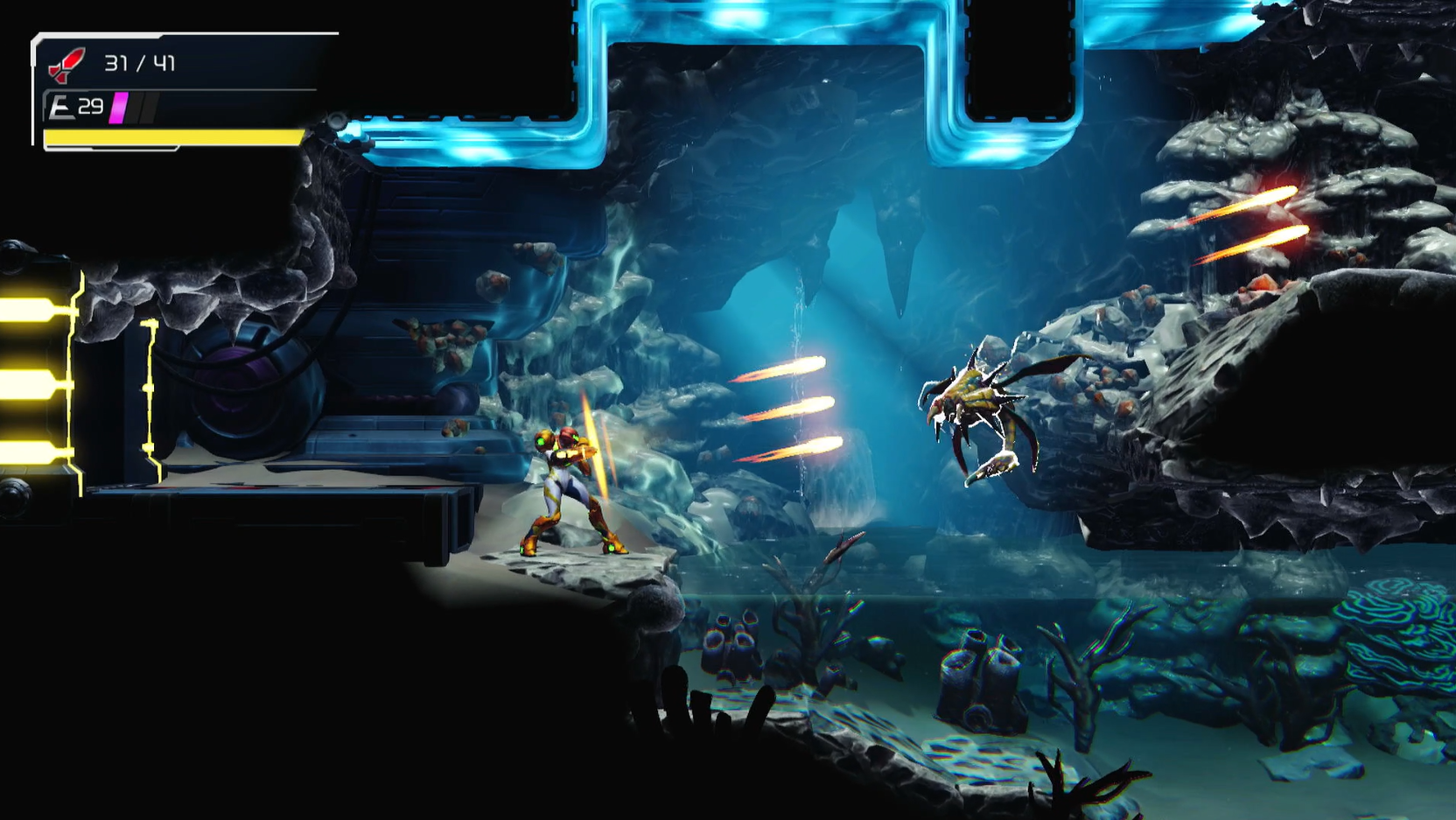Screen dimensions: 1456x820
Task: Select the red missile weapon icon
Action: click(x=66, y=64)
